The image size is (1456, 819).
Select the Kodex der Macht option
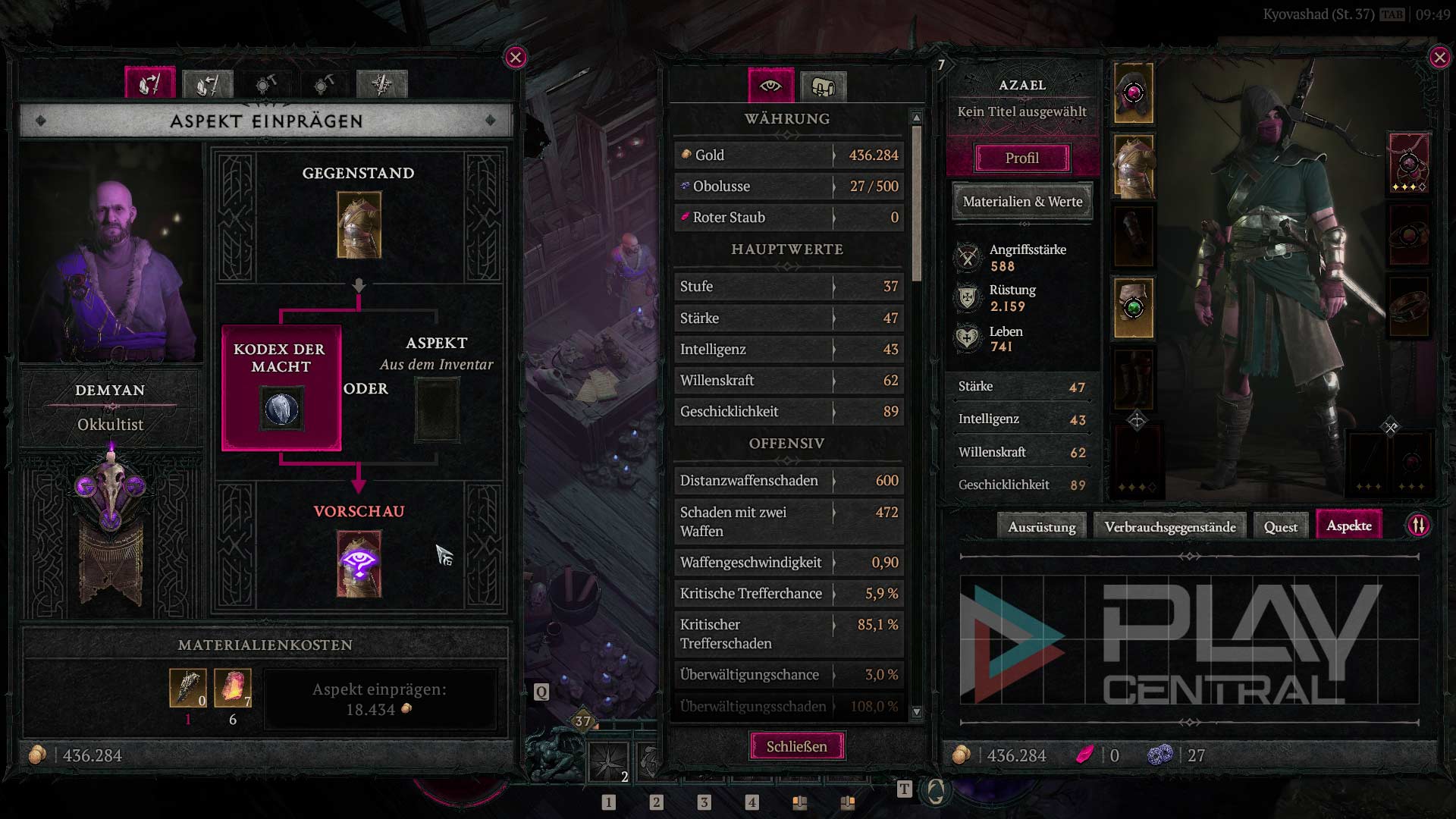[281, 388]
